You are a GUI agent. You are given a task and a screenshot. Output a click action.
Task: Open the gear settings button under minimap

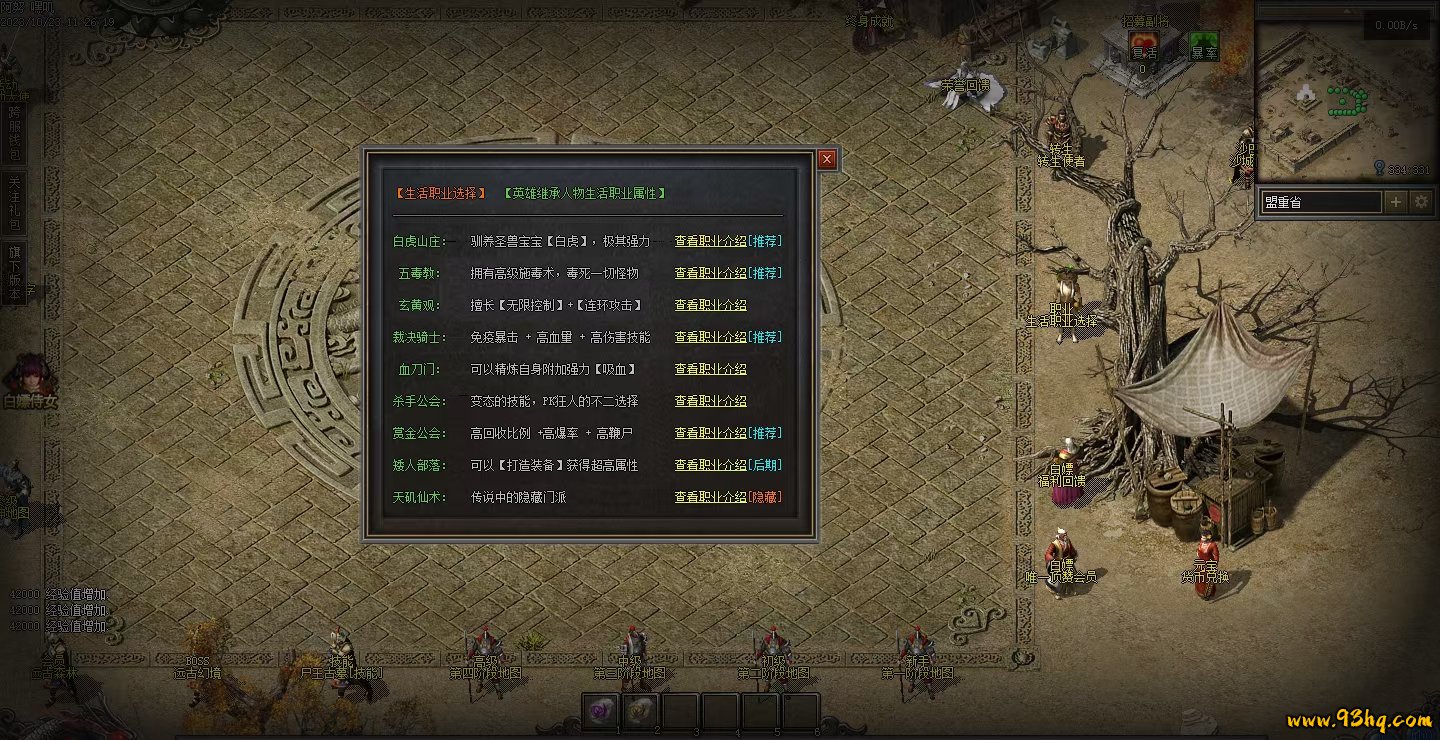tap(1422, 202)
